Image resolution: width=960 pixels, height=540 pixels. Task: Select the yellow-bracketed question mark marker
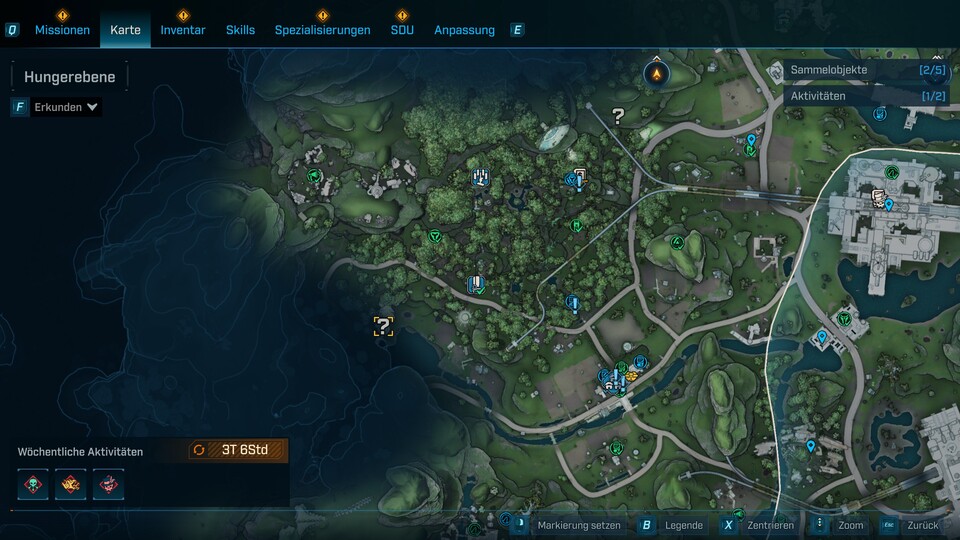[383, 325]
